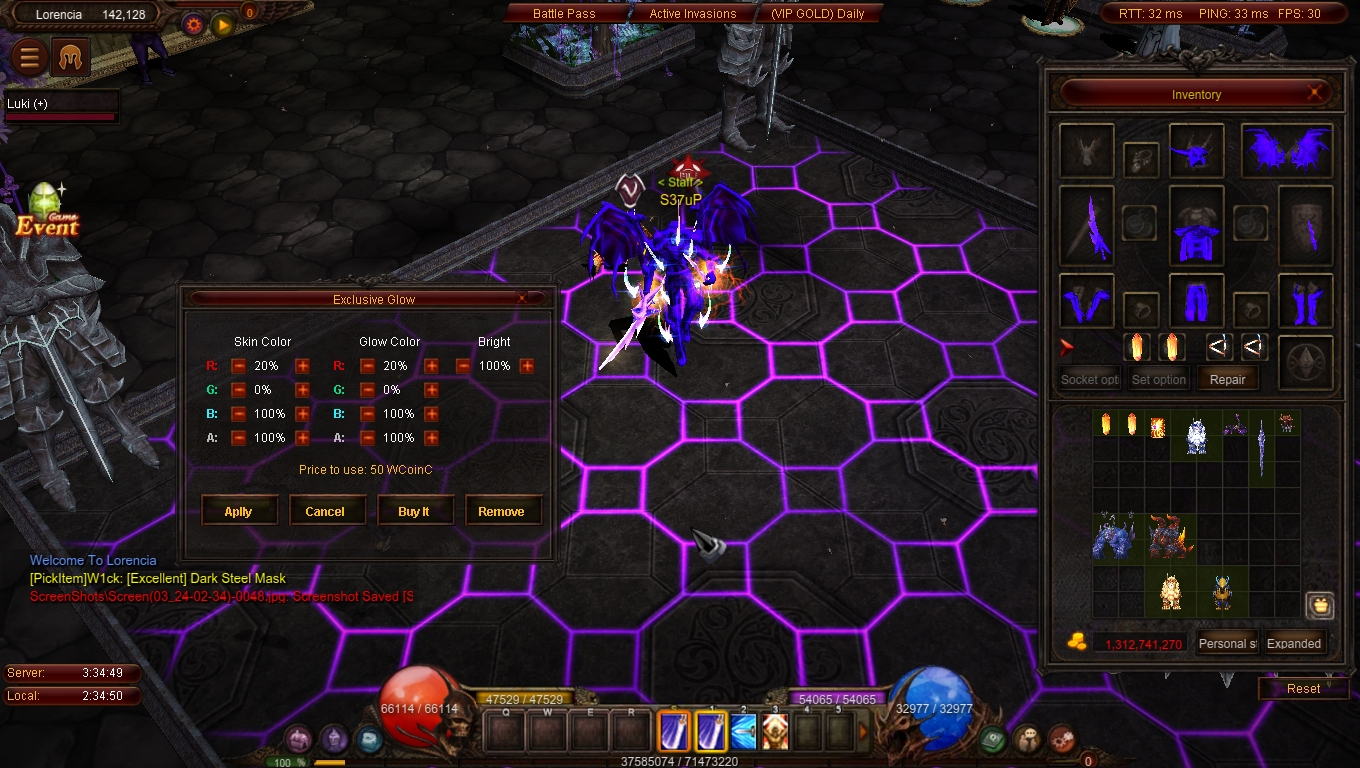Image resolution: width=1360 pixels, height=768 pixels.
Task: Remove the exclusive glow effect
Action: click(x=501, y=511)
